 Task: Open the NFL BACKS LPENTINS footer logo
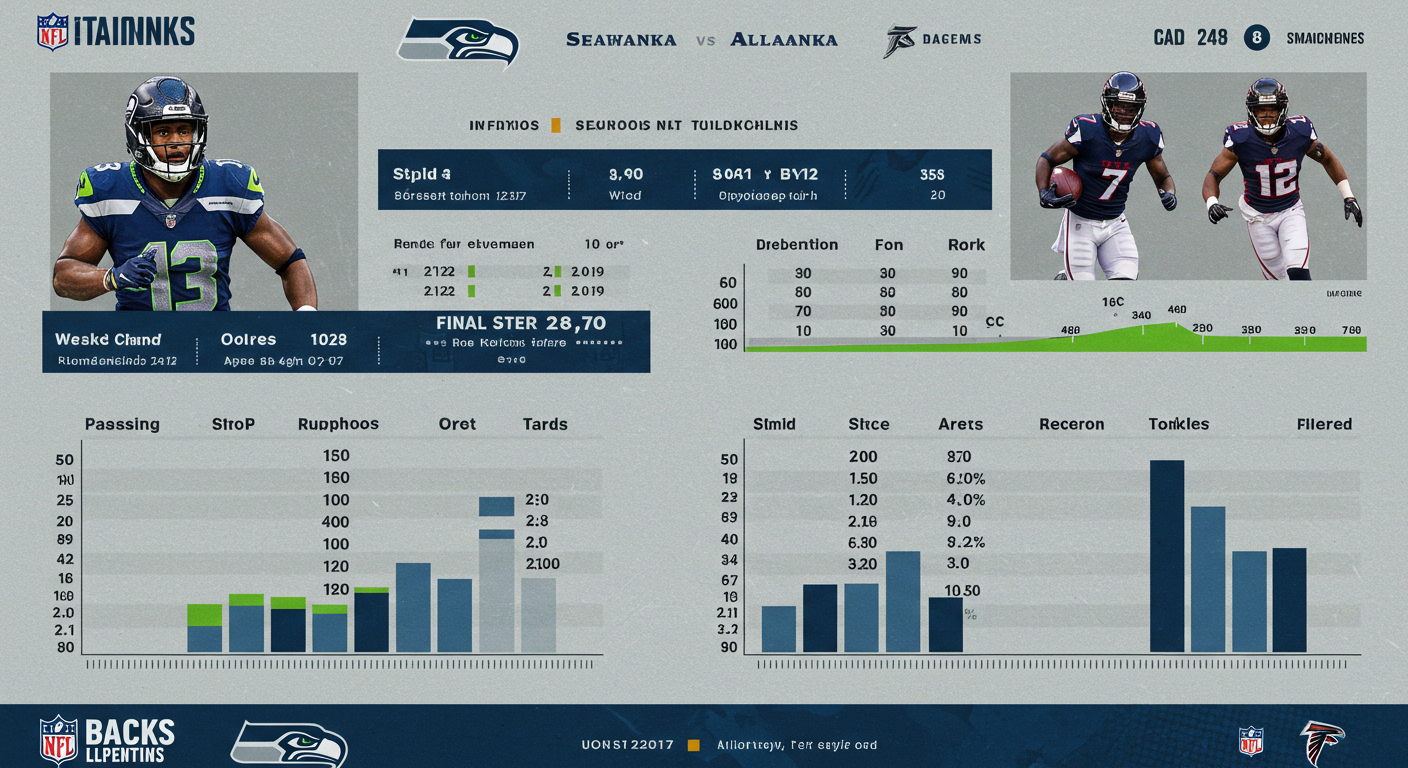click(106, 740)
